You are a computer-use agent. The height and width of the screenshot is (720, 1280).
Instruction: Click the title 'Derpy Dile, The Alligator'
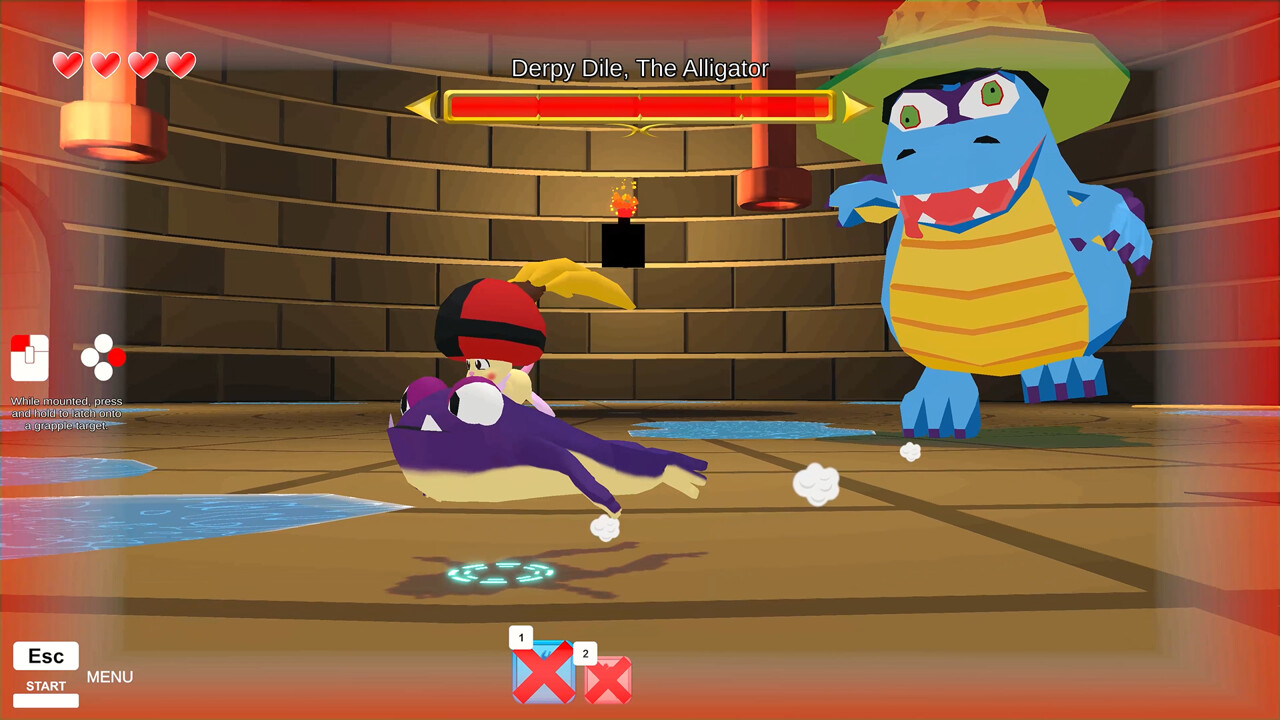(x=640, y=69)
